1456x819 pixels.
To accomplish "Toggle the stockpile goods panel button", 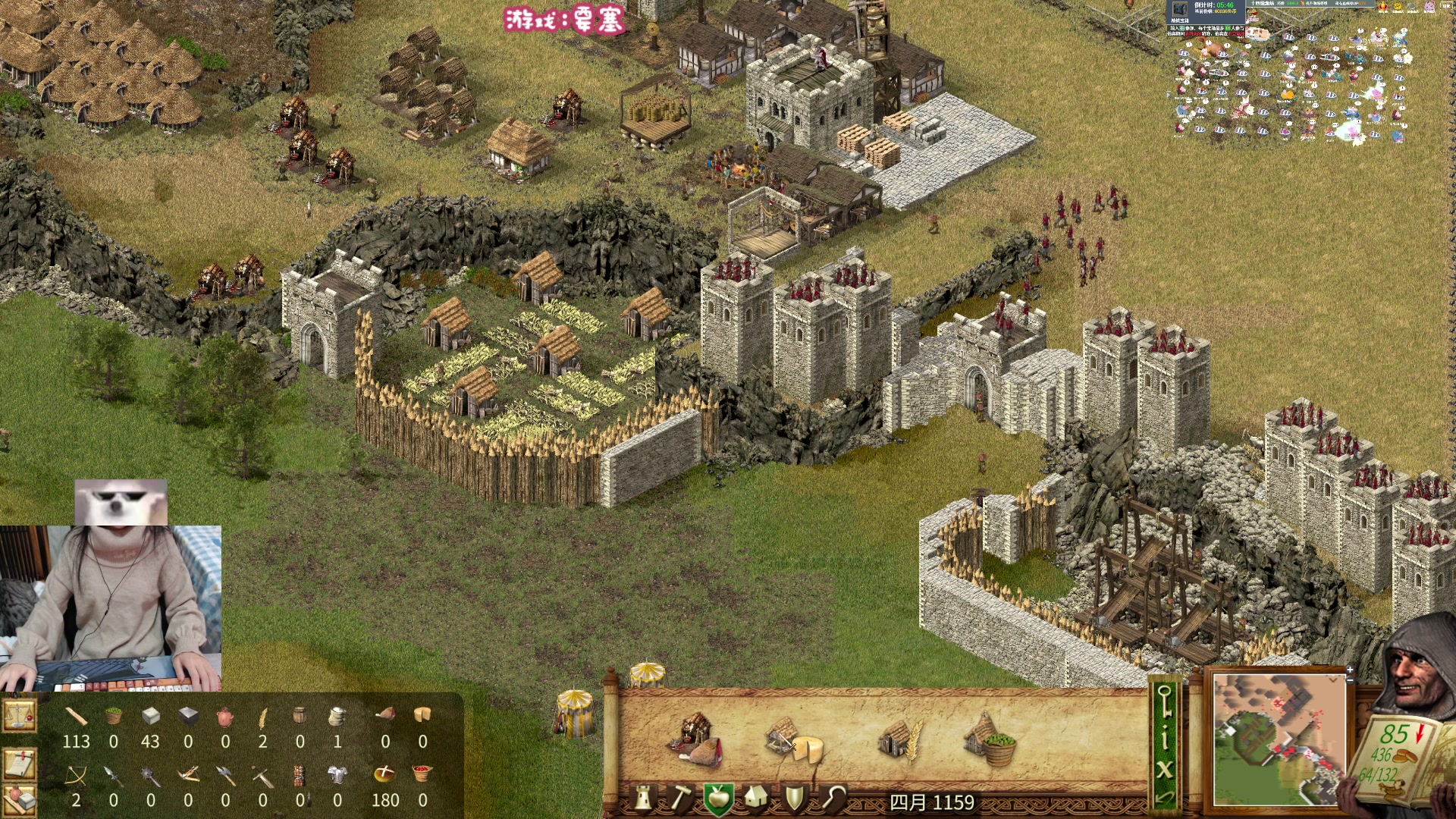I will click(x=19, y=800).
